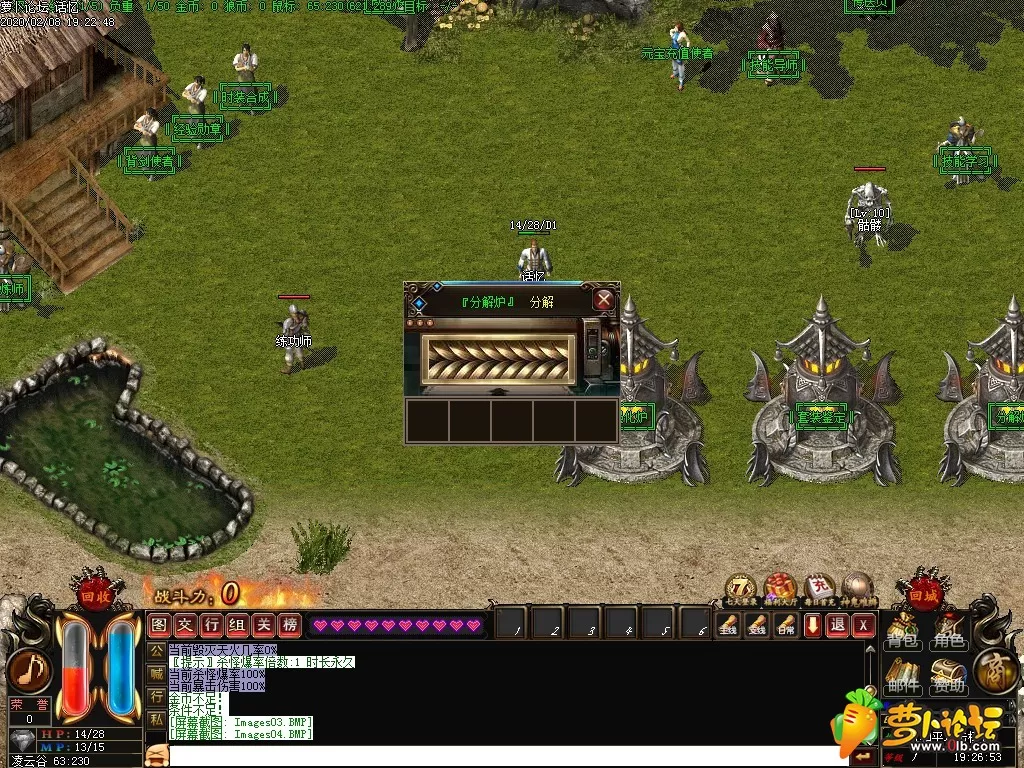Check the 邮件 mail icon
Screen dimensions: 1024x768
(902, 677)
